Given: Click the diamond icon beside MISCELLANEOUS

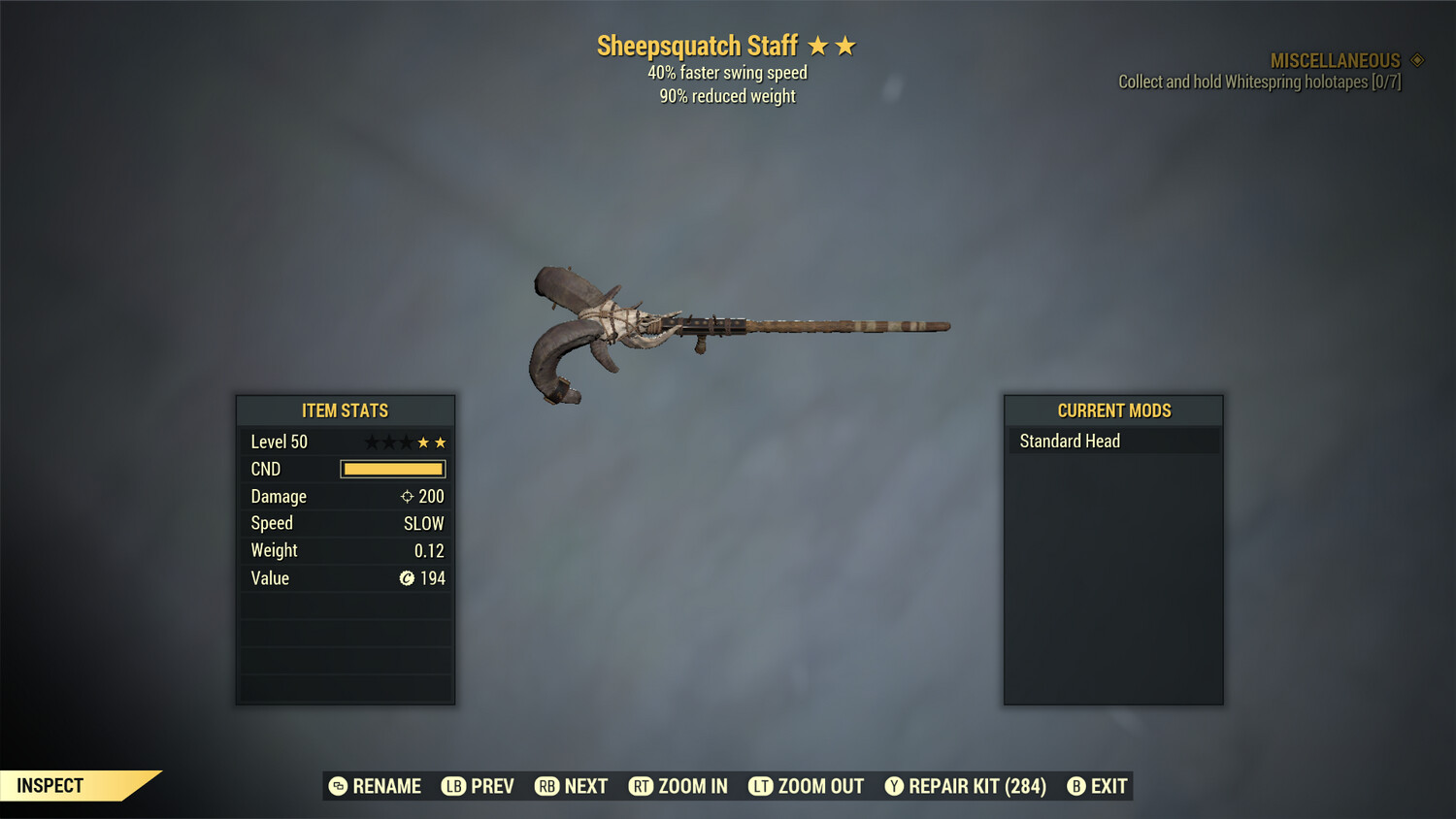Looking at the screenshot, I should click(1415, 59).
